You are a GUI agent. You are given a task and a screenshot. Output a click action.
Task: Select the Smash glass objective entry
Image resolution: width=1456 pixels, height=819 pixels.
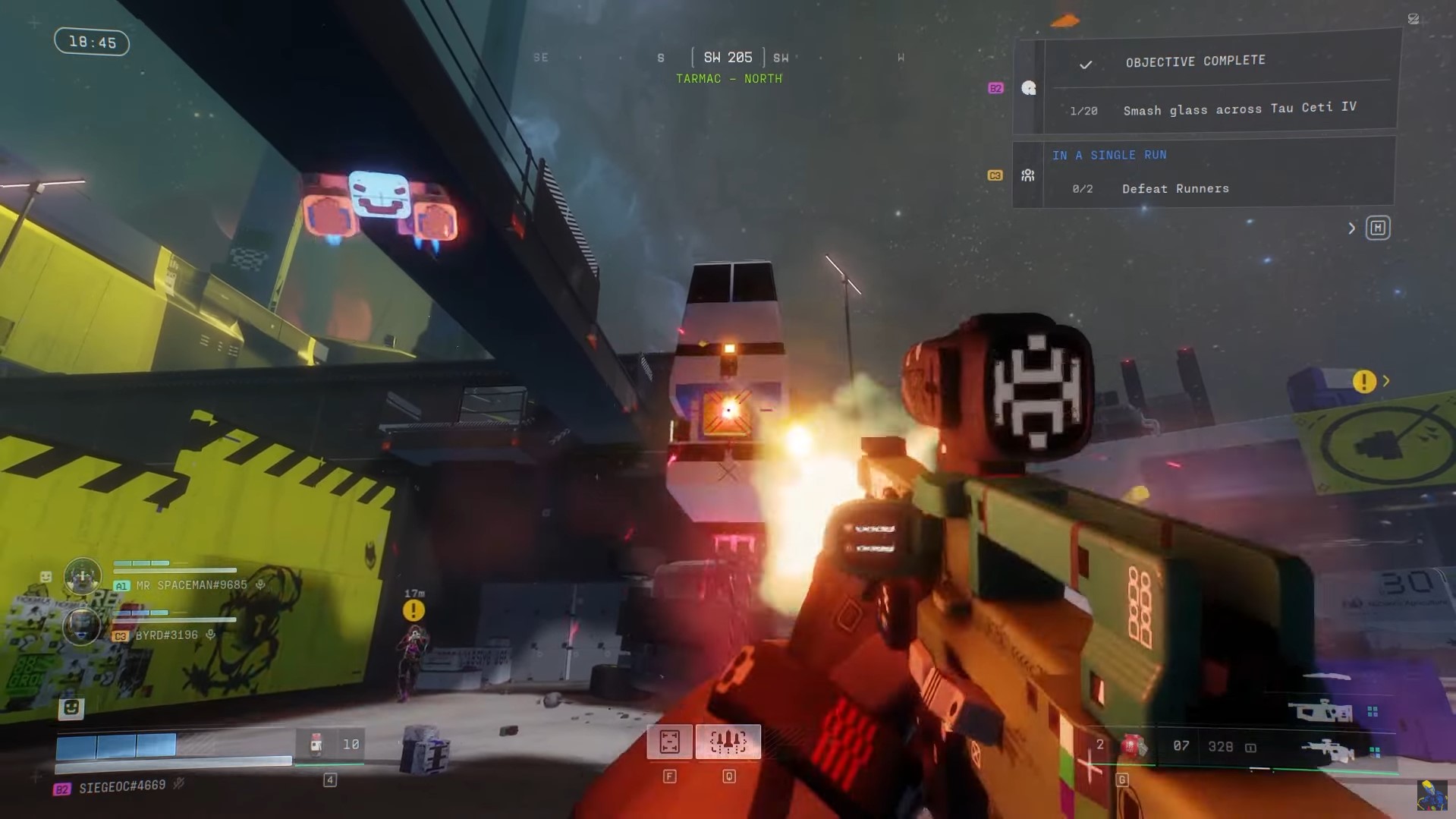coord(1238,109)
